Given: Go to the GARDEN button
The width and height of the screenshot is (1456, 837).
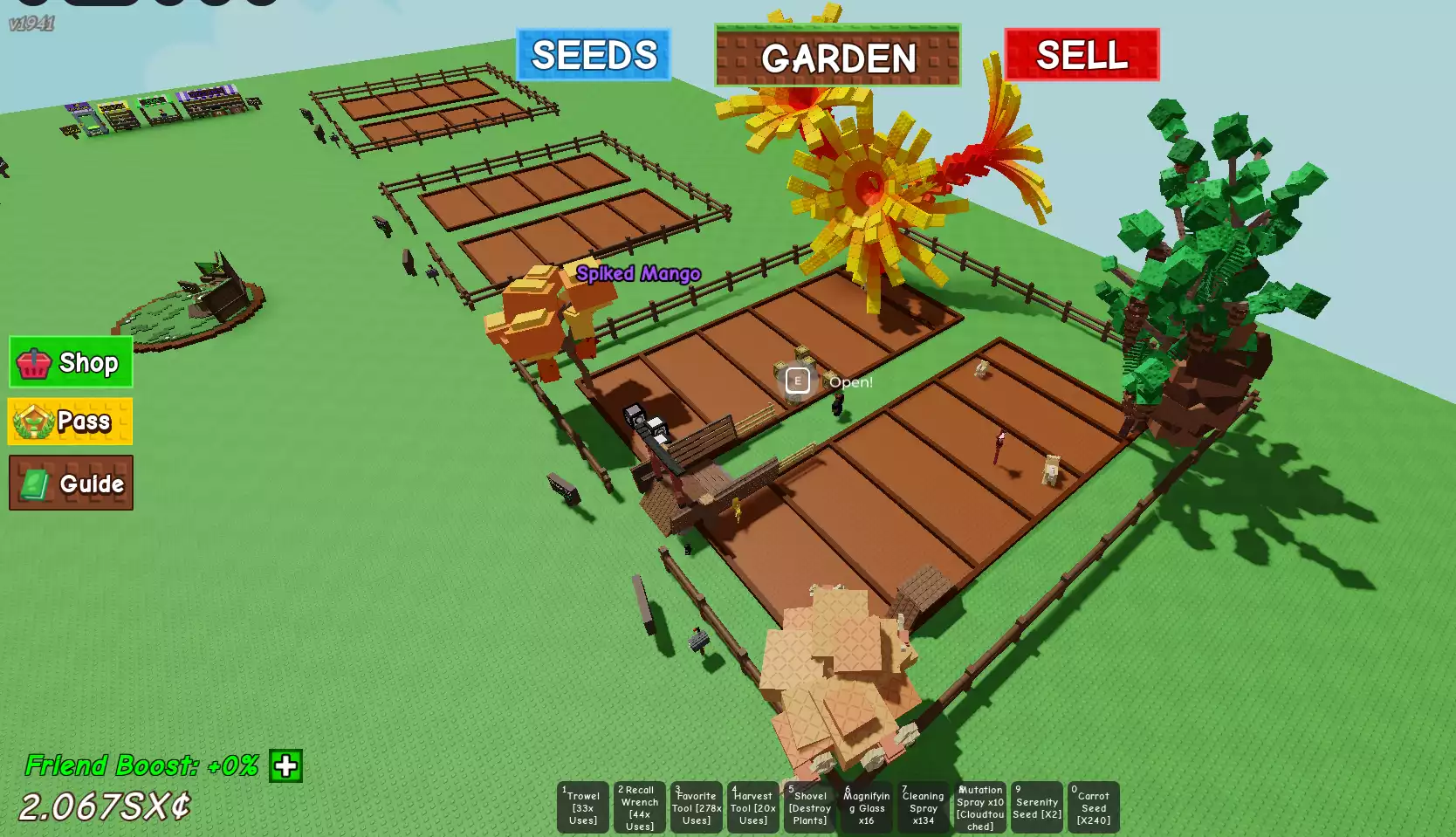Looking at the screenshot, I should tap(837, 56).
